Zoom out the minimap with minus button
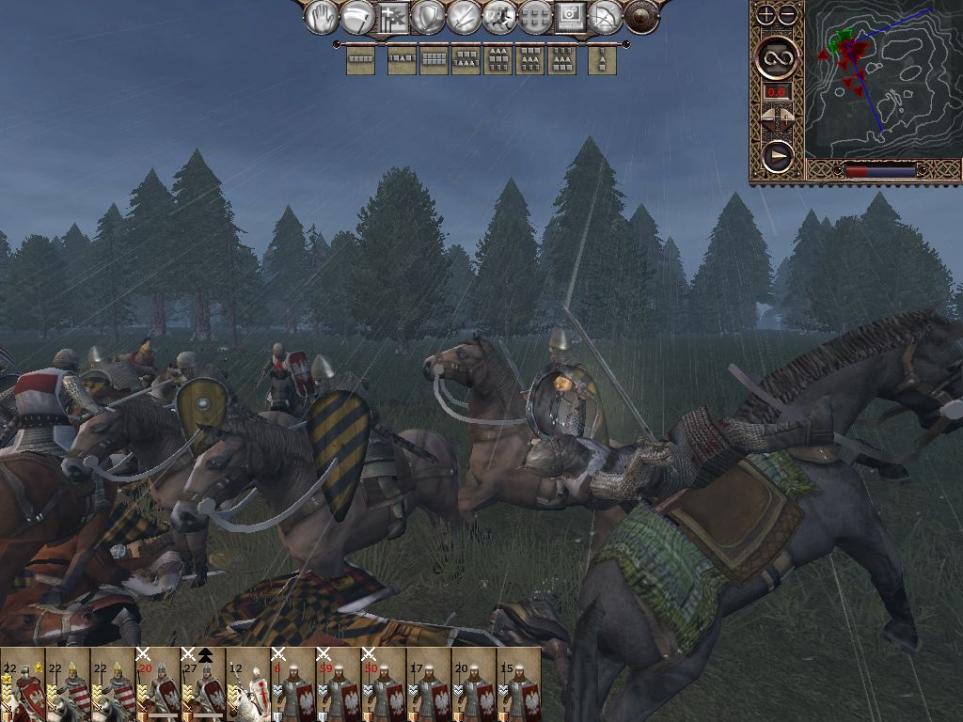The image size is (963, 722). pyautogui.click(x=787, y=15)
